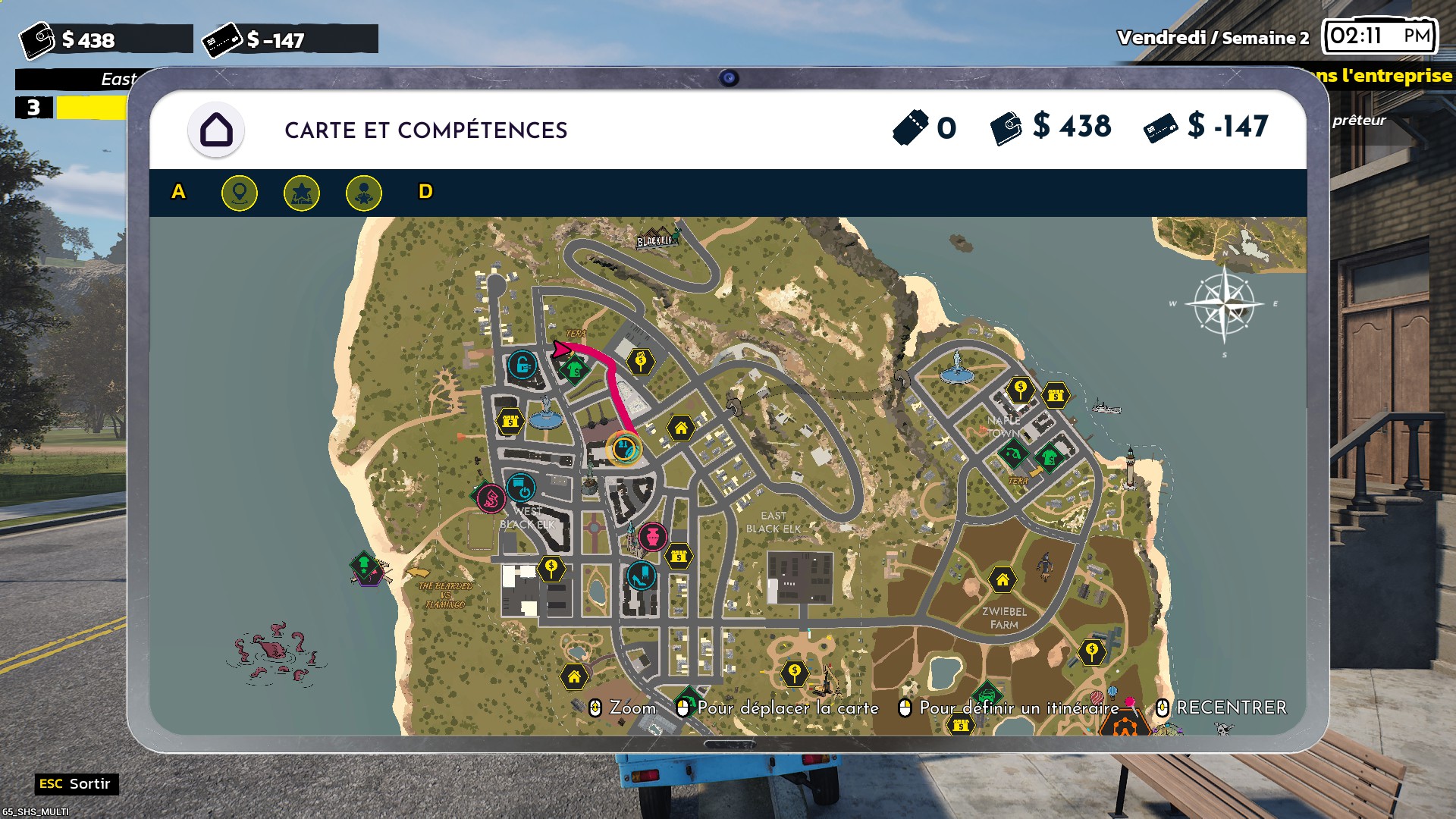The width and height of the screenshot is (1456, 819).
Task: Click the yellow house marker near East Black Elk
Action: pos(681,428)
